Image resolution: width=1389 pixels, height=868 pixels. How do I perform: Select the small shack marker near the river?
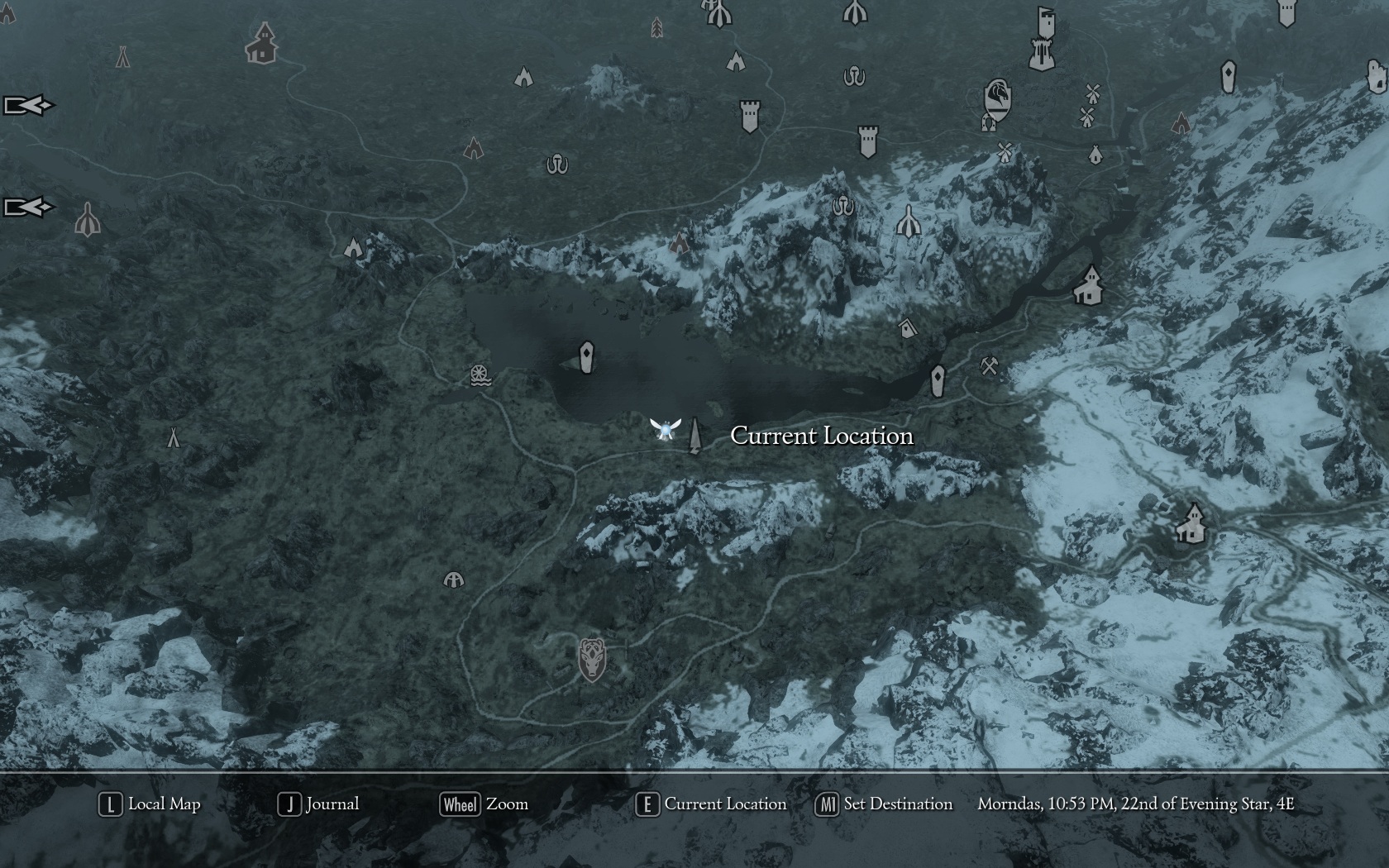(908, 328)
